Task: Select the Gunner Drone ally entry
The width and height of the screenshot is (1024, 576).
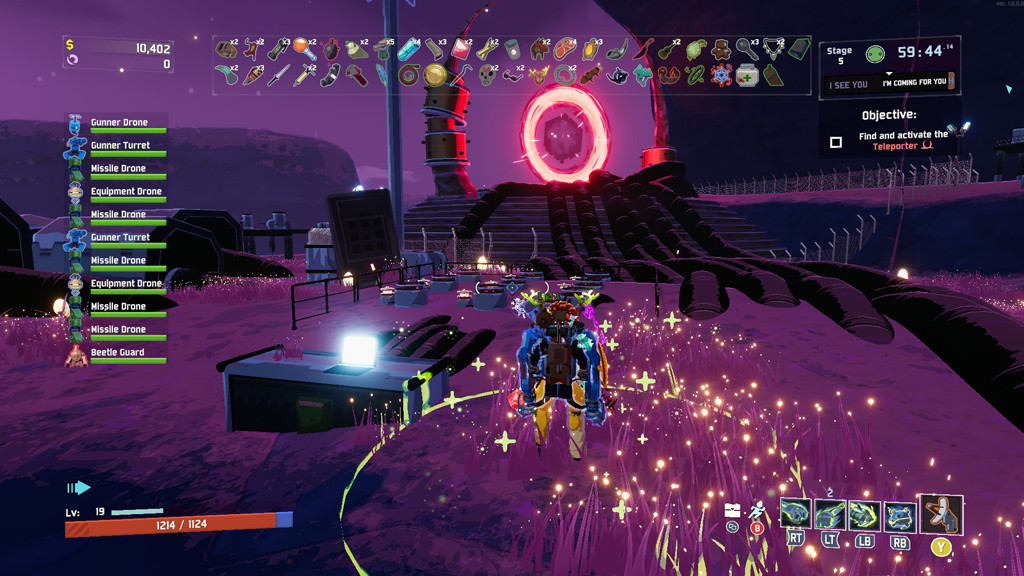Action: coord(118,124)
